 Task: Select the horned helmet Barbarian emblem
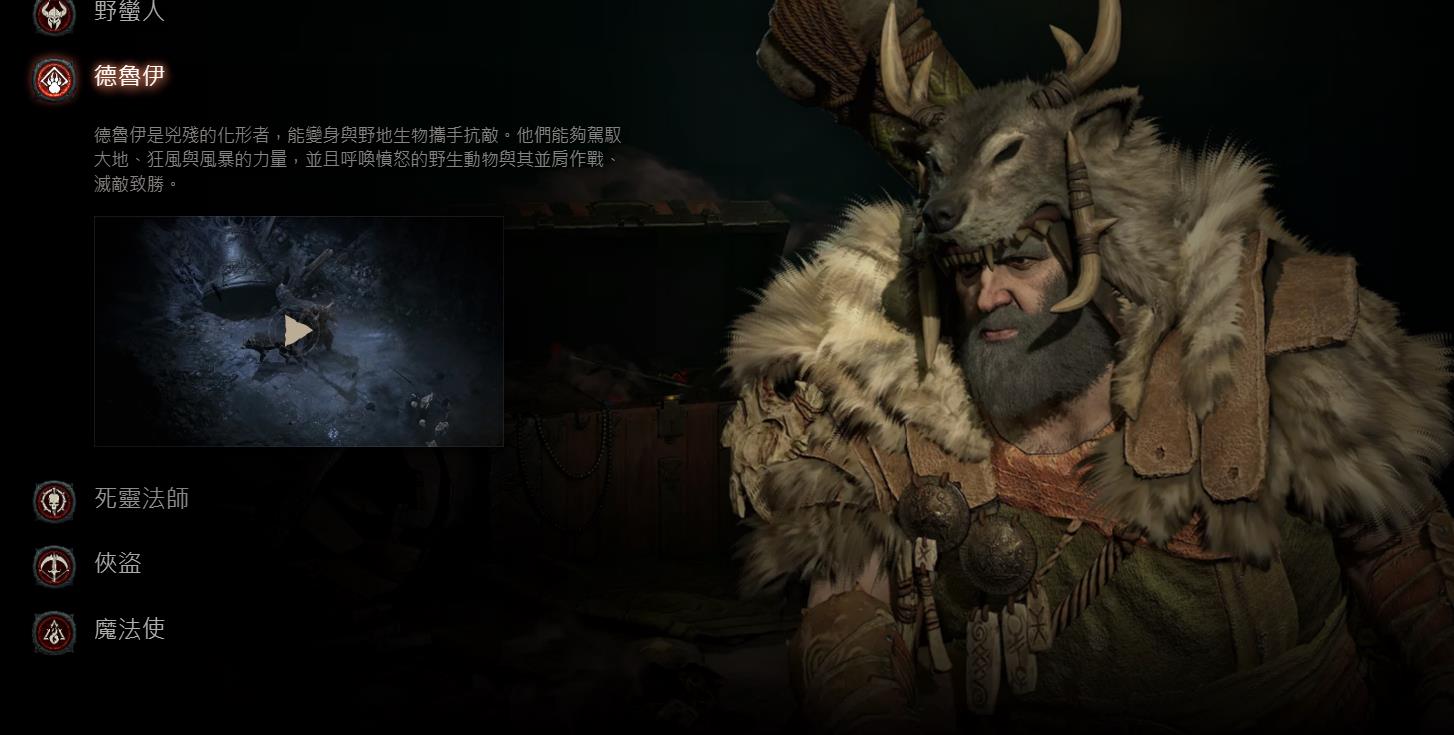(55, 16)
